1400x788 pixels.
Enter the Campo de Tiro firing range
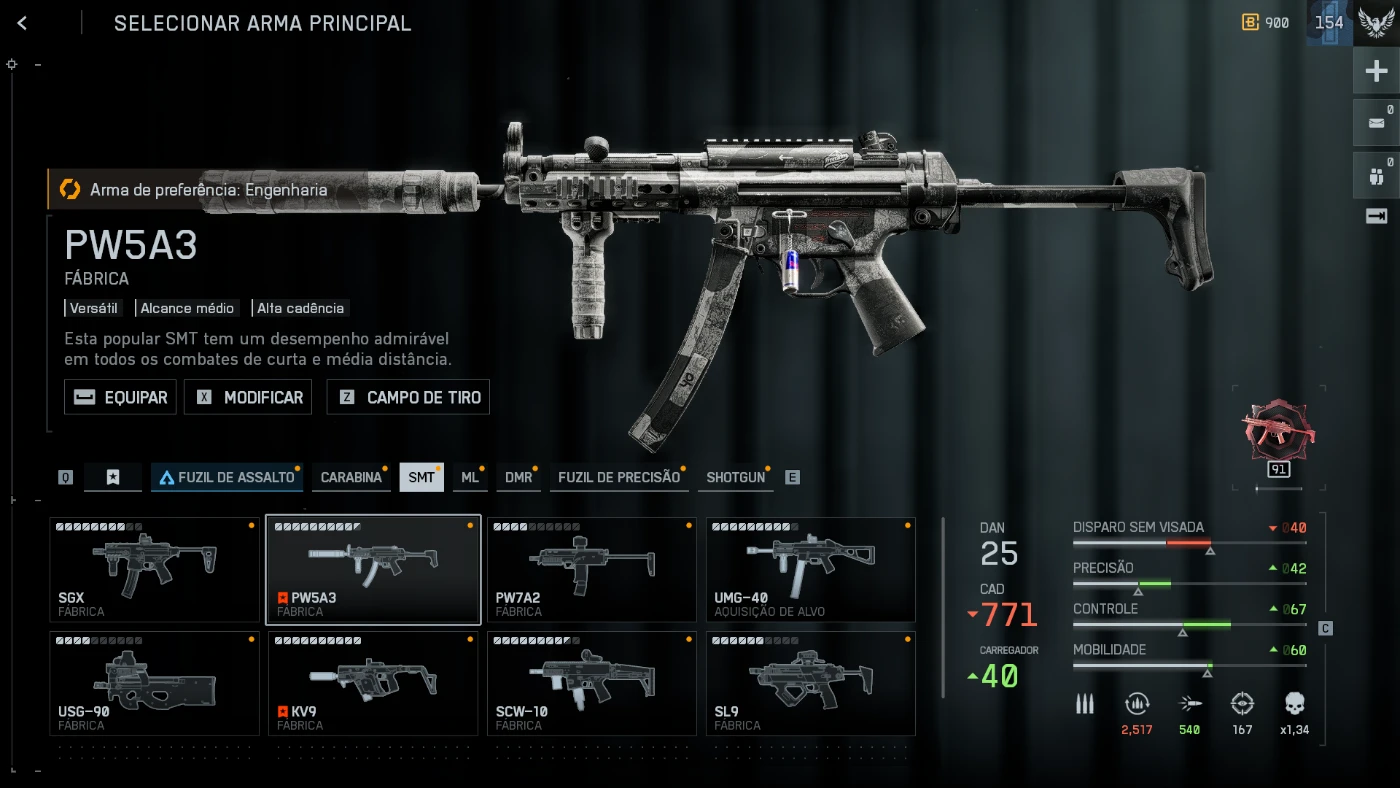coord(408,397)
